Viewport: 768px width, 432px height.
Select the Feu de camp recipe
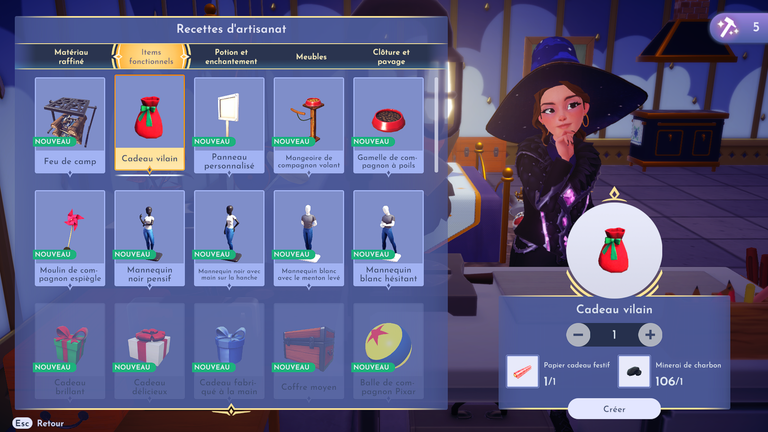tap(70, 124)
